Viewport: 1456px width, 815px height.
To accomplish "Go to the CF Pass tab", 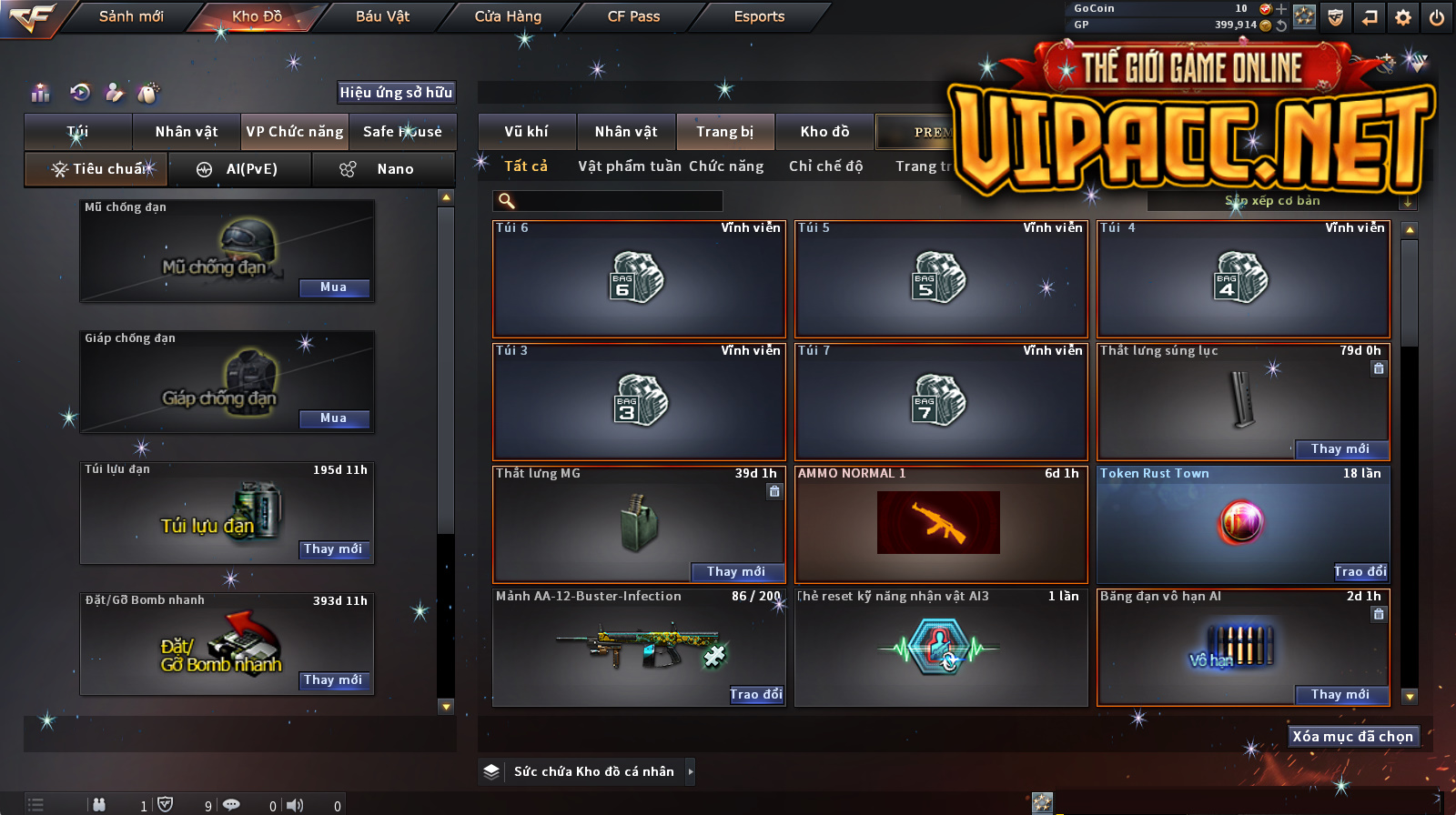I will point(633,16).
